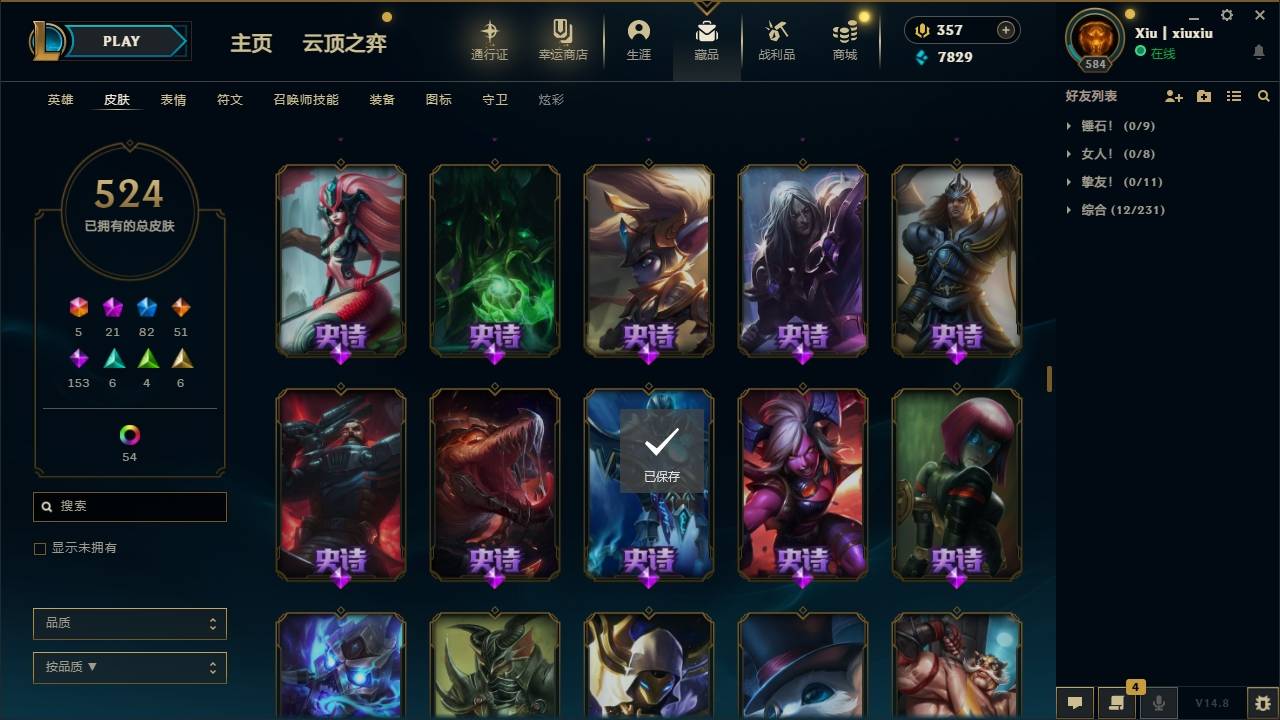Open the 按品质 sort dropdown

[x=129, y=667]
